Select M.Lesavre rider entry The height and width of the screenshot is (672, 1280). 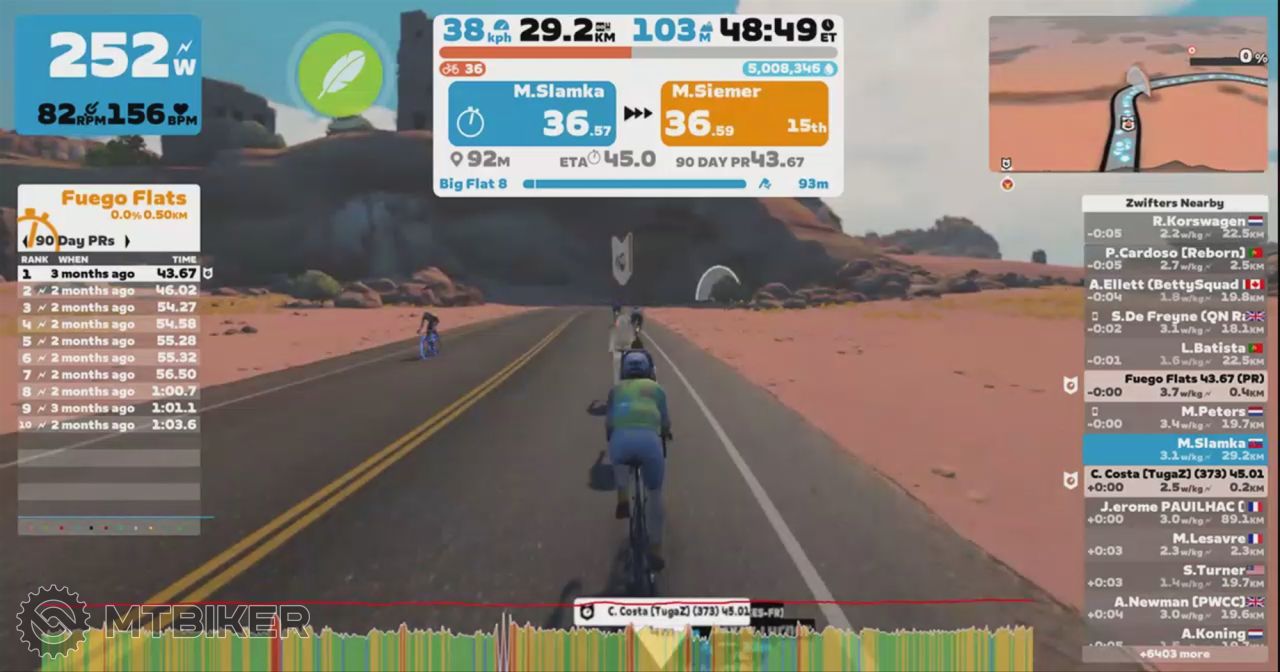pos(1175,544)
